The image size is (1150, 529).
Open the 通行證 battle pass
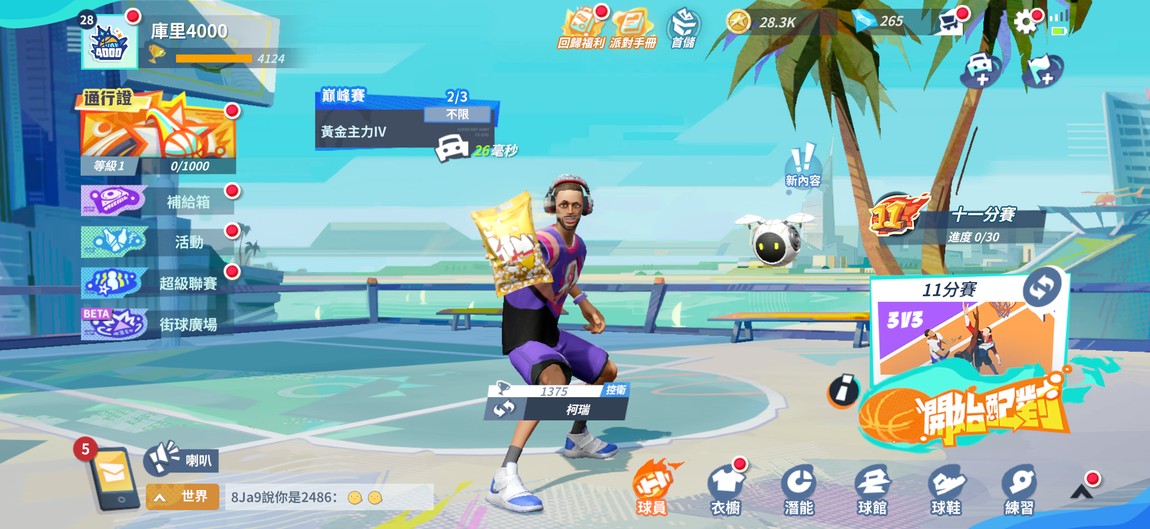pos(160,133)
